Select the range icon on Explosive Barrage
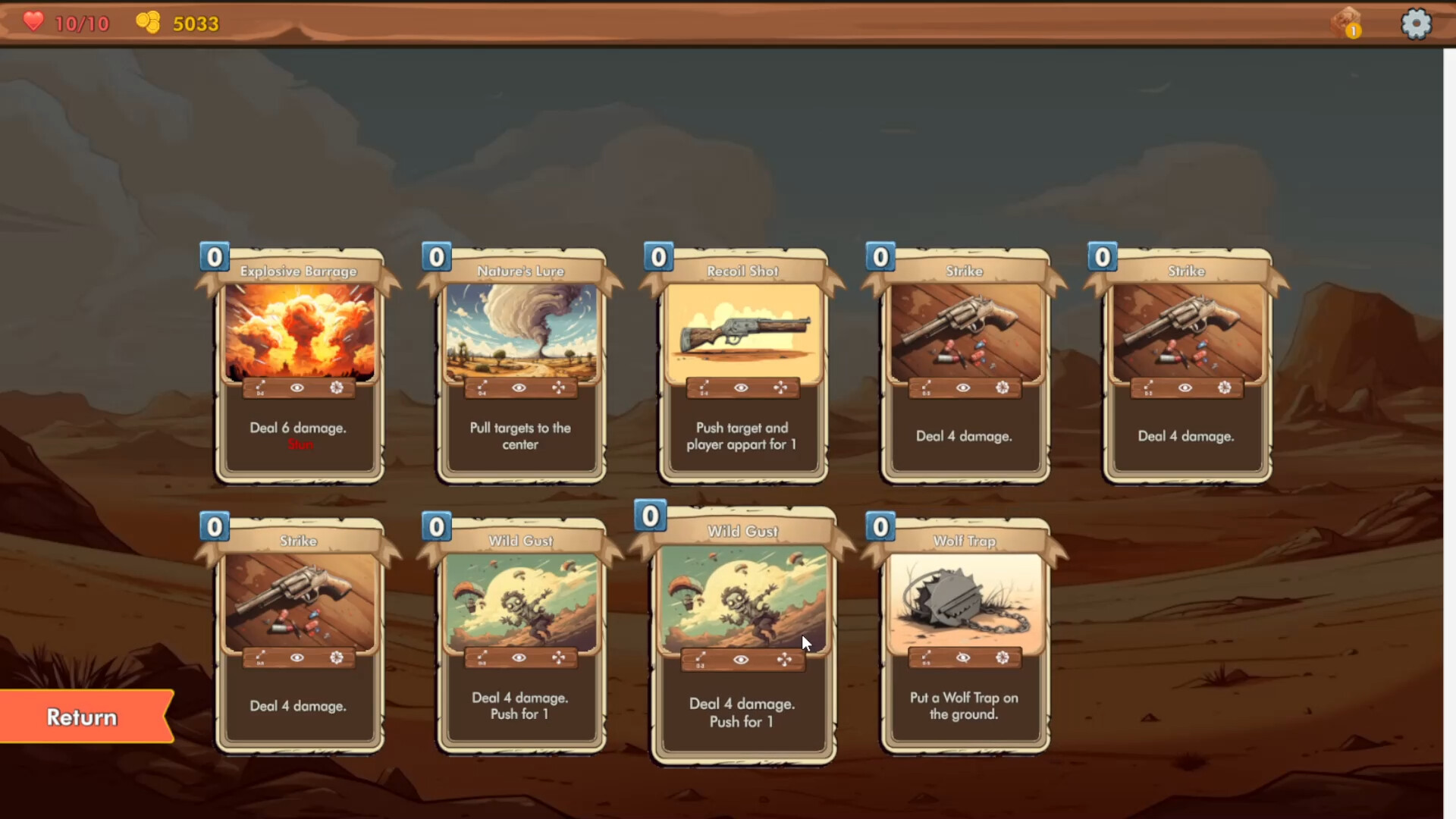 [260, 388]
